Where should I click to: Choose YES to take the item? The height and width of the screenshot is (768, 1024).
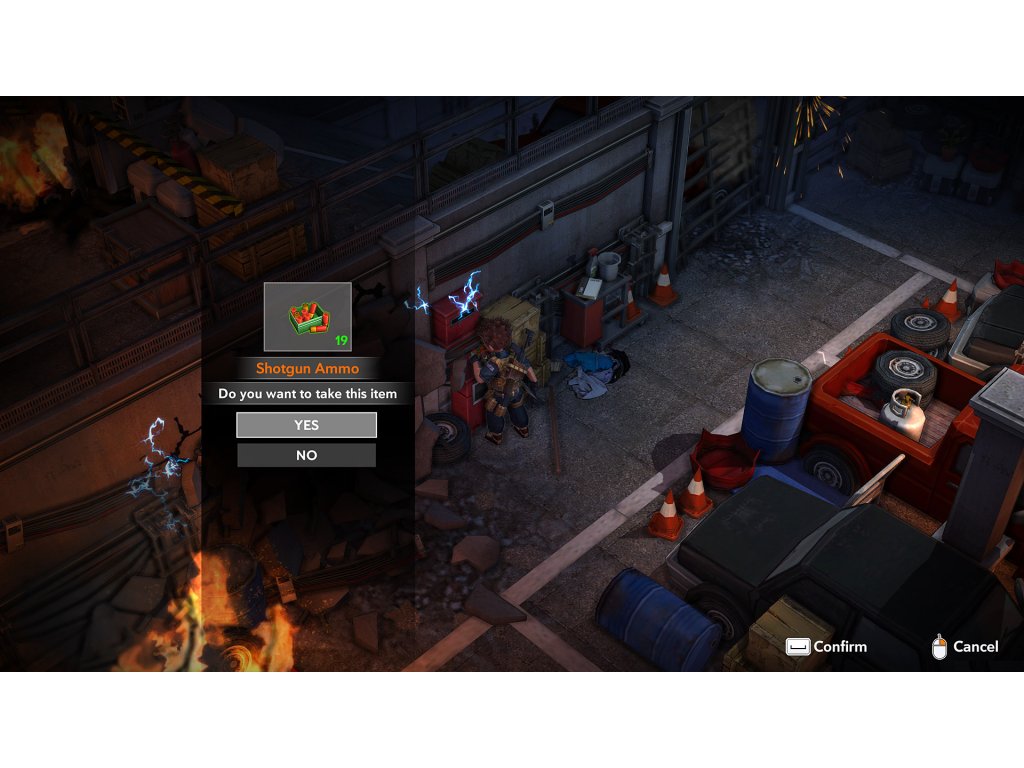306,425
